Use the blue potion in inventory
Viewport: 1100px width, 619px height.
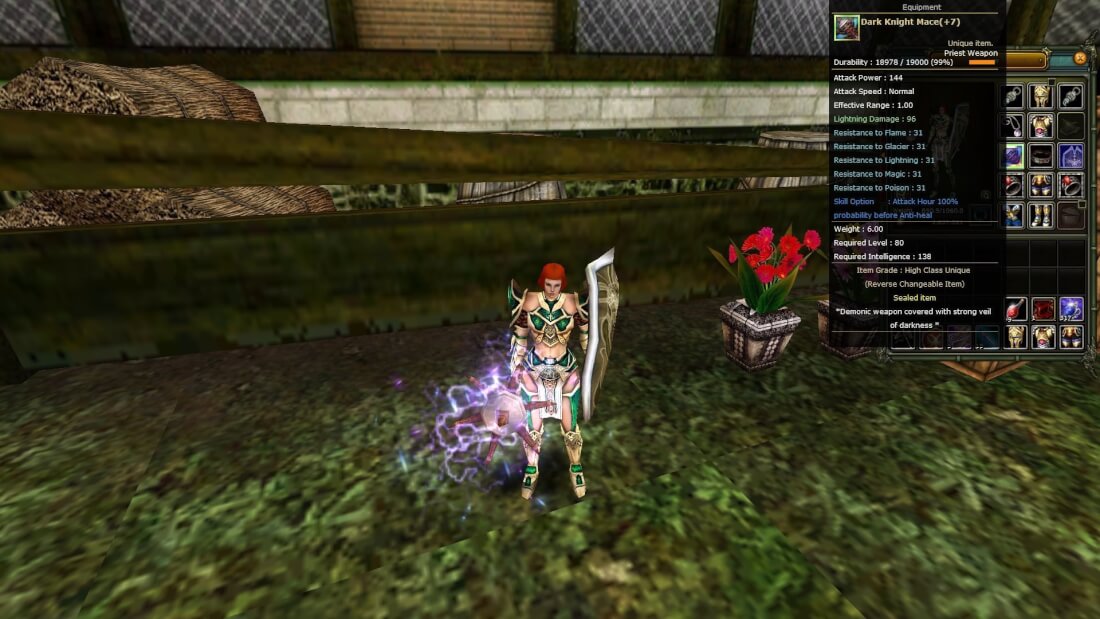click(x=1071, y=309)
